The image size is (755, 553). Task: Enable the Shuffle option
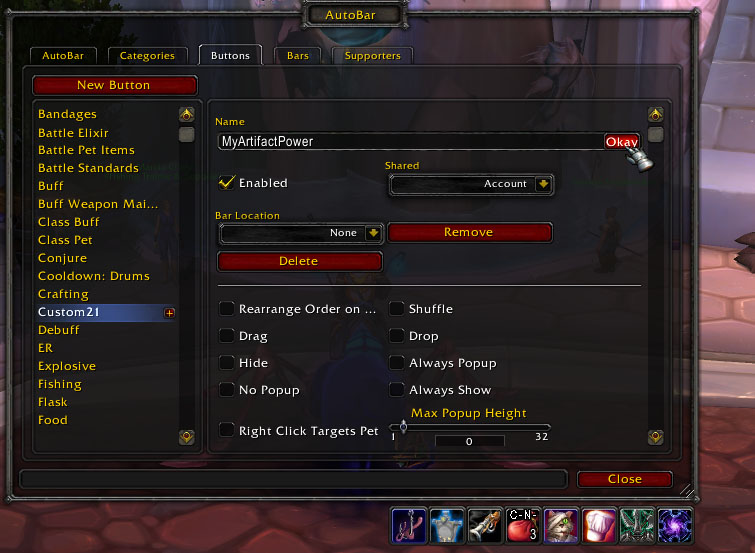[x=397, y=309]
